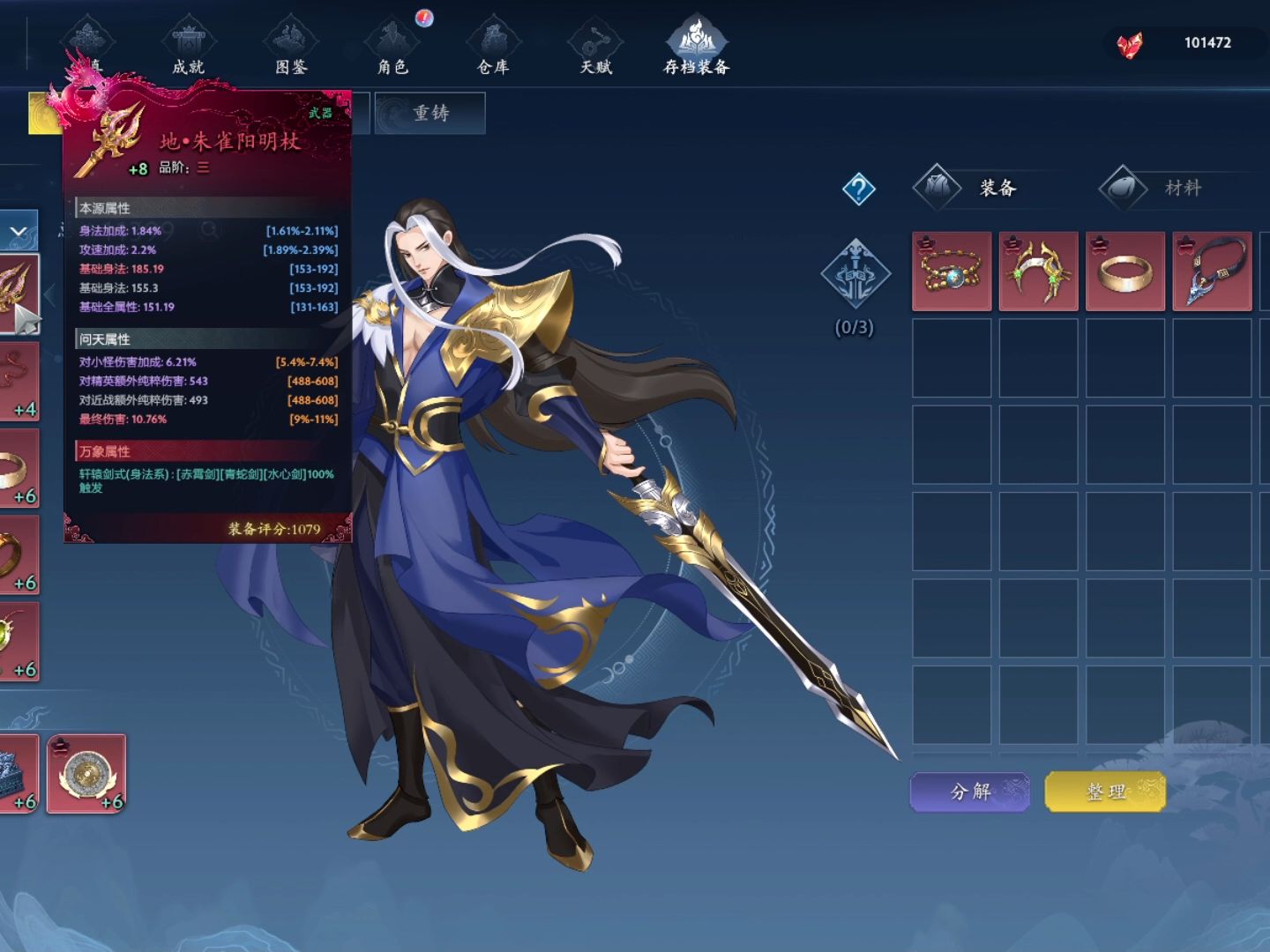Open the 仓库 warehouse panel
Screen dimensions: 1270x952
click(494, 53)
